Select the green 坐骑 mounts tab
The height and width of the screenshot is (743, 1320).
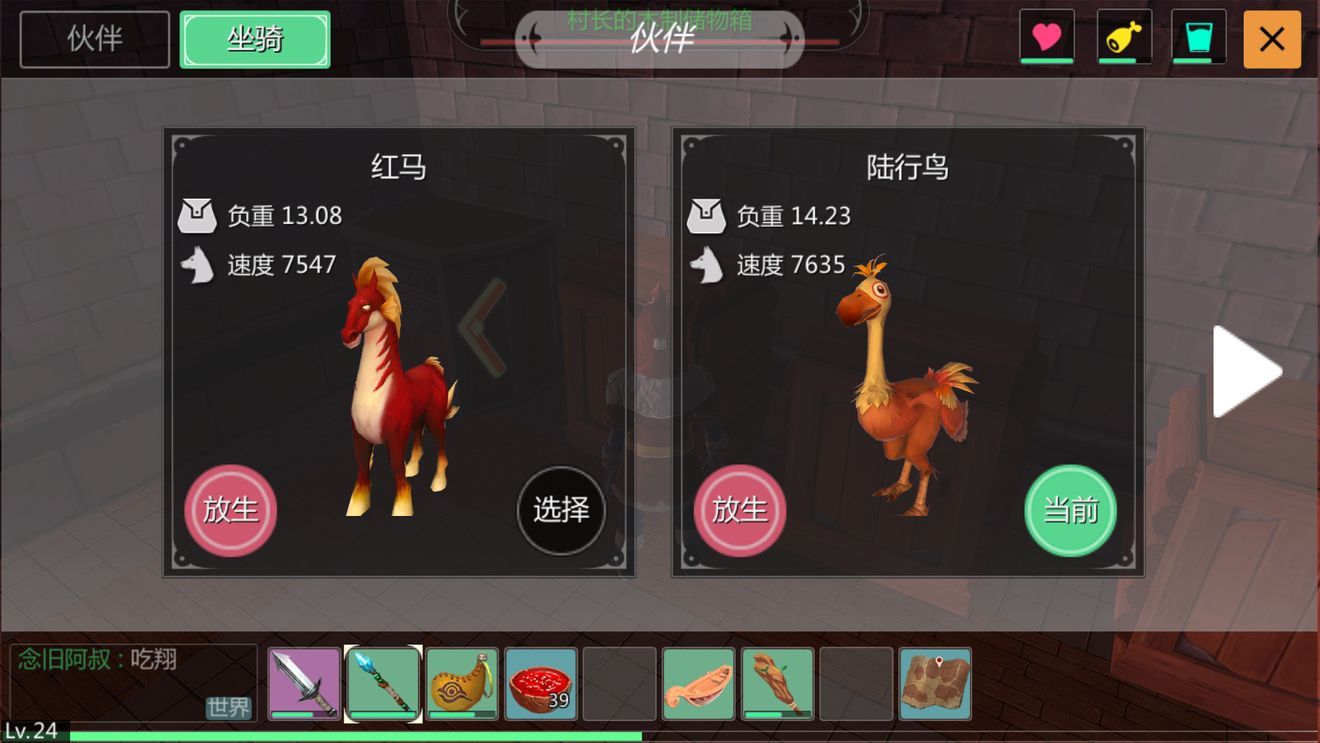click(x=255, y=39)
